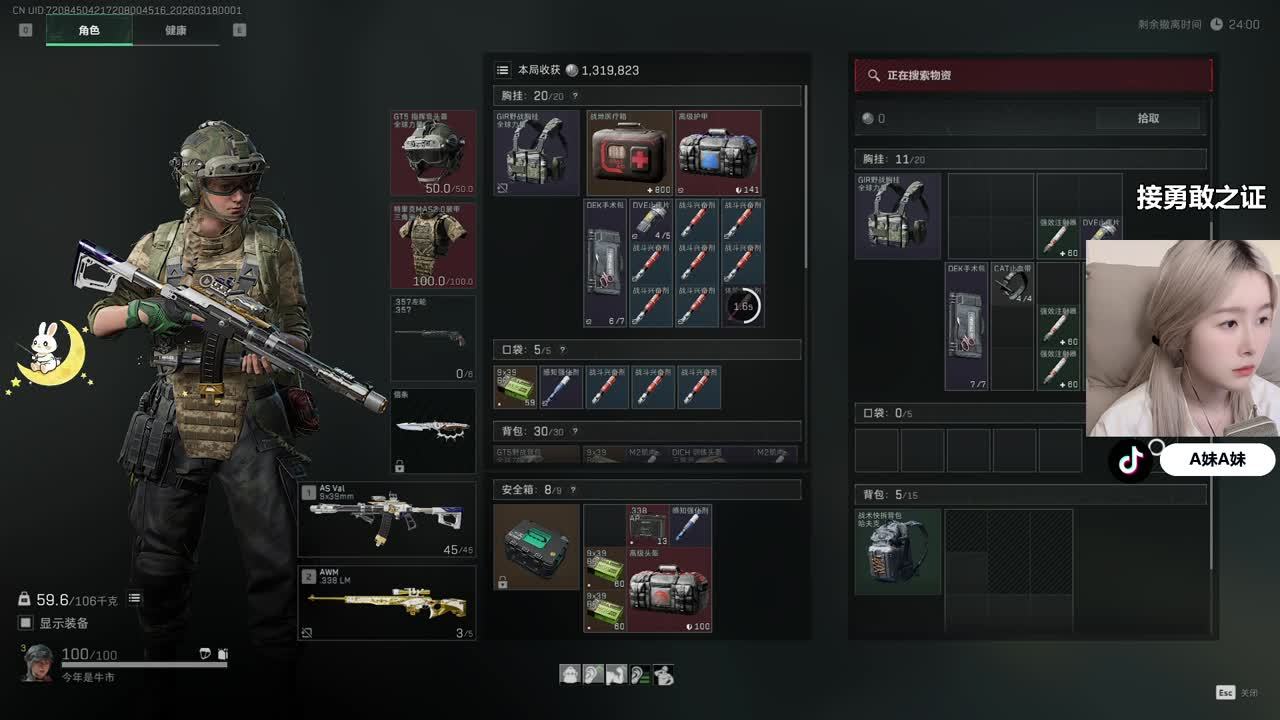Open the TikTok A妹A妹 streamer badge
This screenshot has height=720, width=1280.
coord(1192,460)
